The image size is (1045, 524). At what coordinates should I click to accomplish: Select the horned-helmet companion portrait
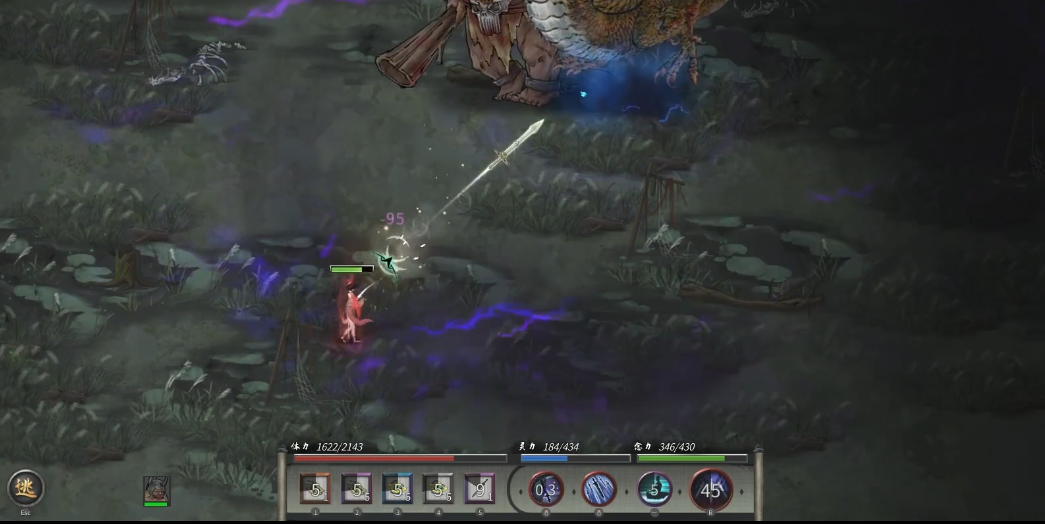[x=156, y=489]
